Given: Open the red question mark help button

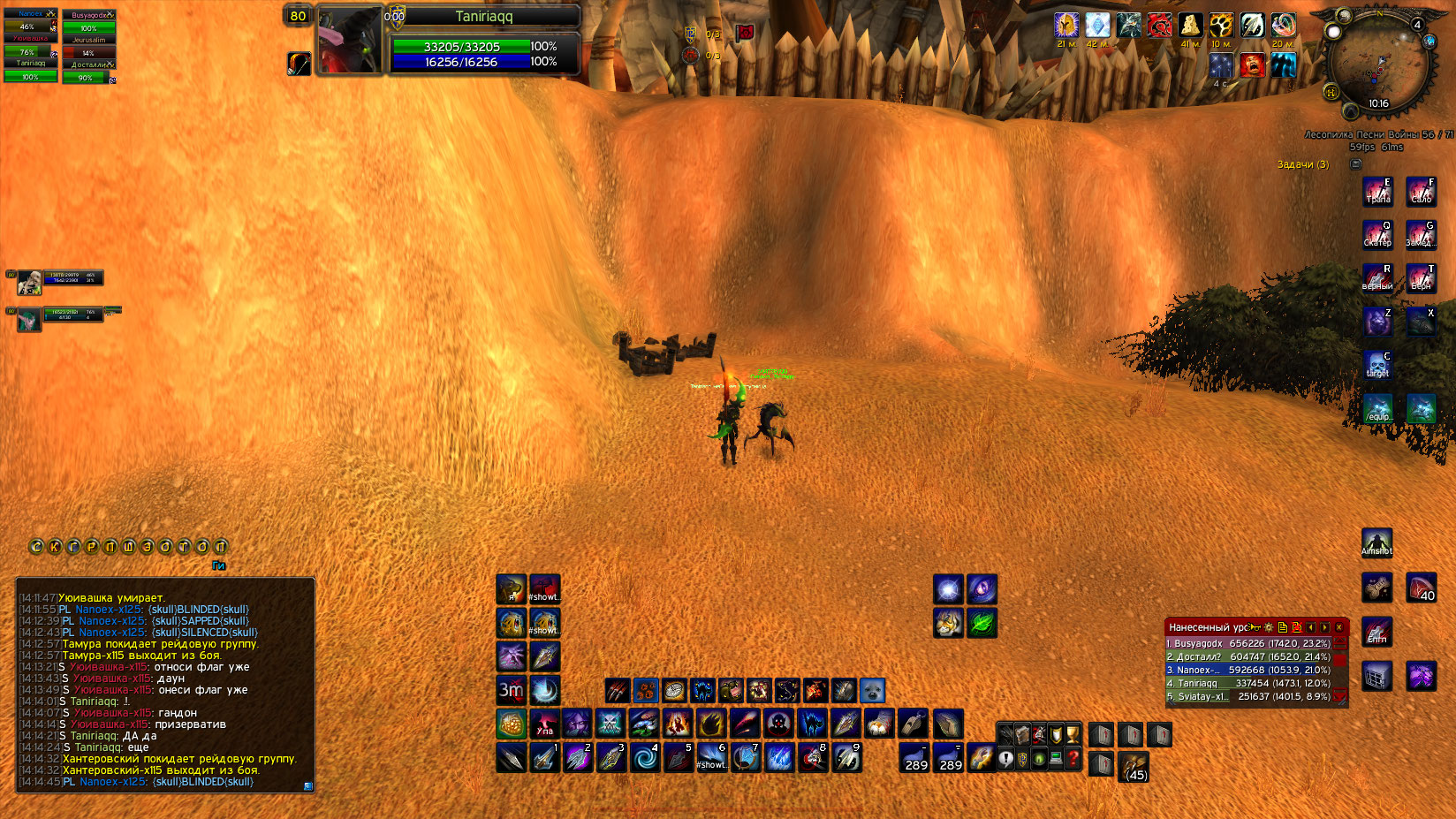Looking at the screenshot, I should click(1073, 758).
